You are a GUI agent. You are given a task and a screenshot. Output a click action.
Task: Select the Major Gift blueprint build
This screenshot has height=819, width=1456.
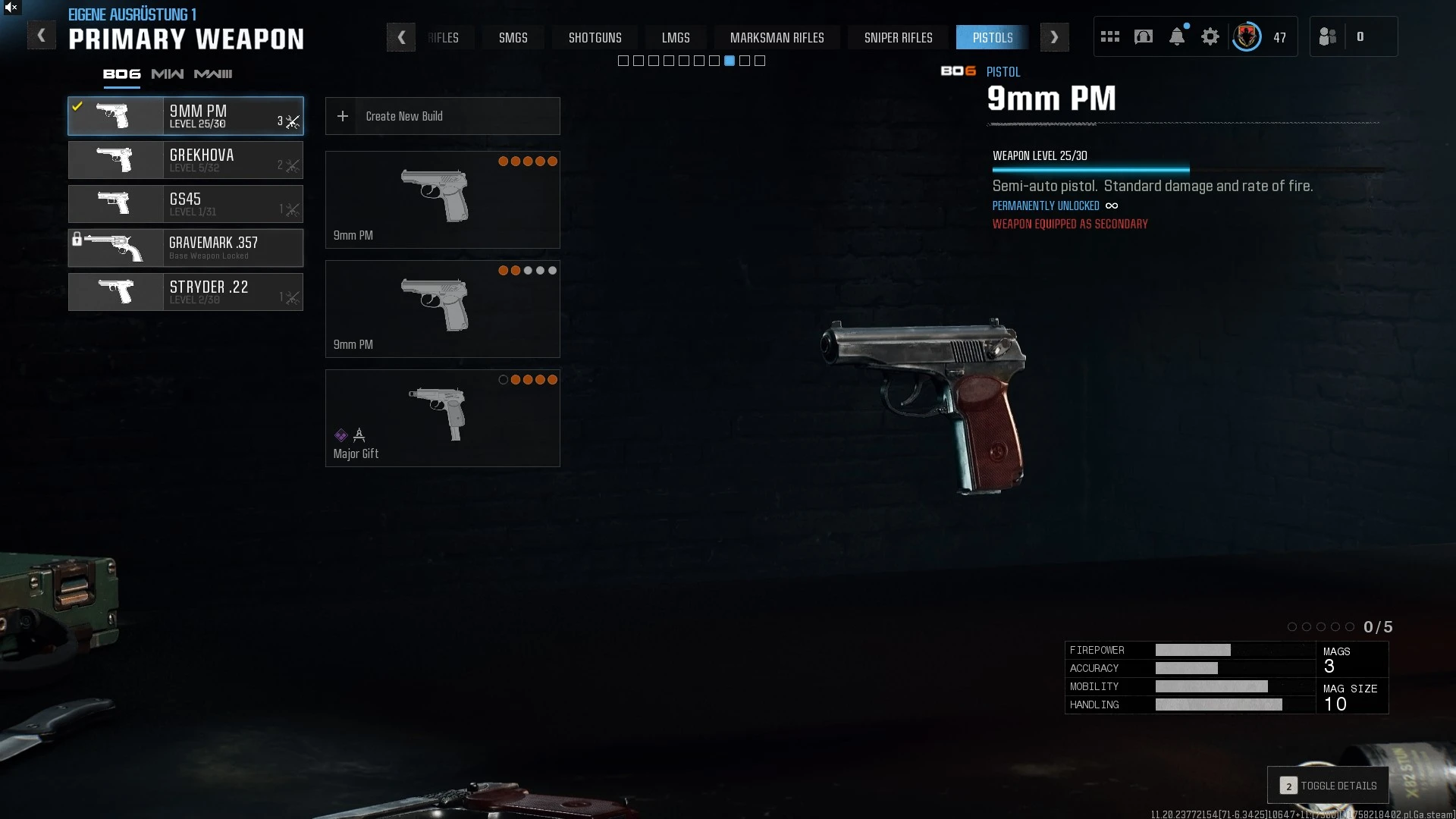pyautogui.click(x=442, y=418)
